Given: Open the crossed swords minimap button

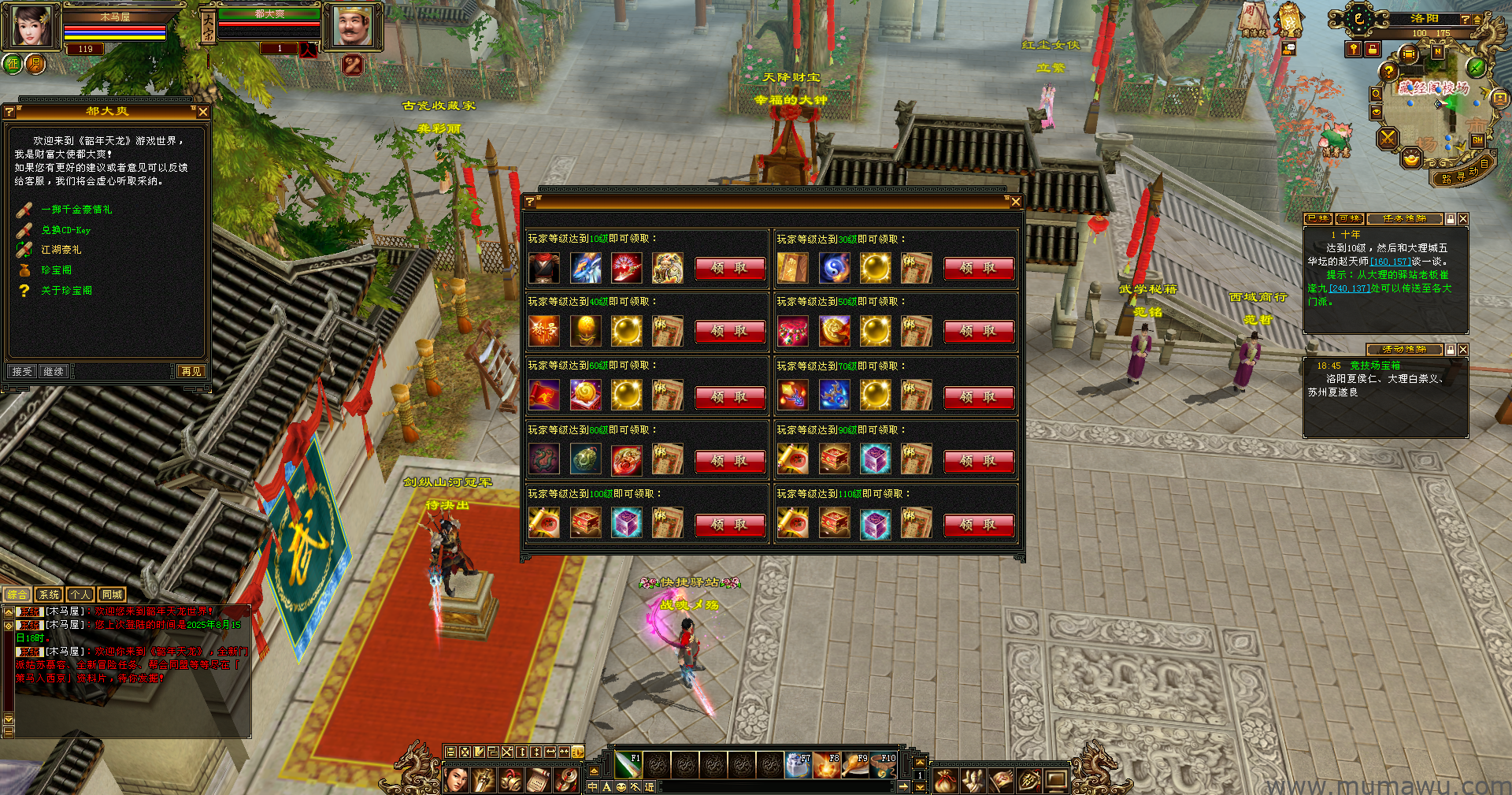Looking at the screenshot, I should click(1388, 139).
